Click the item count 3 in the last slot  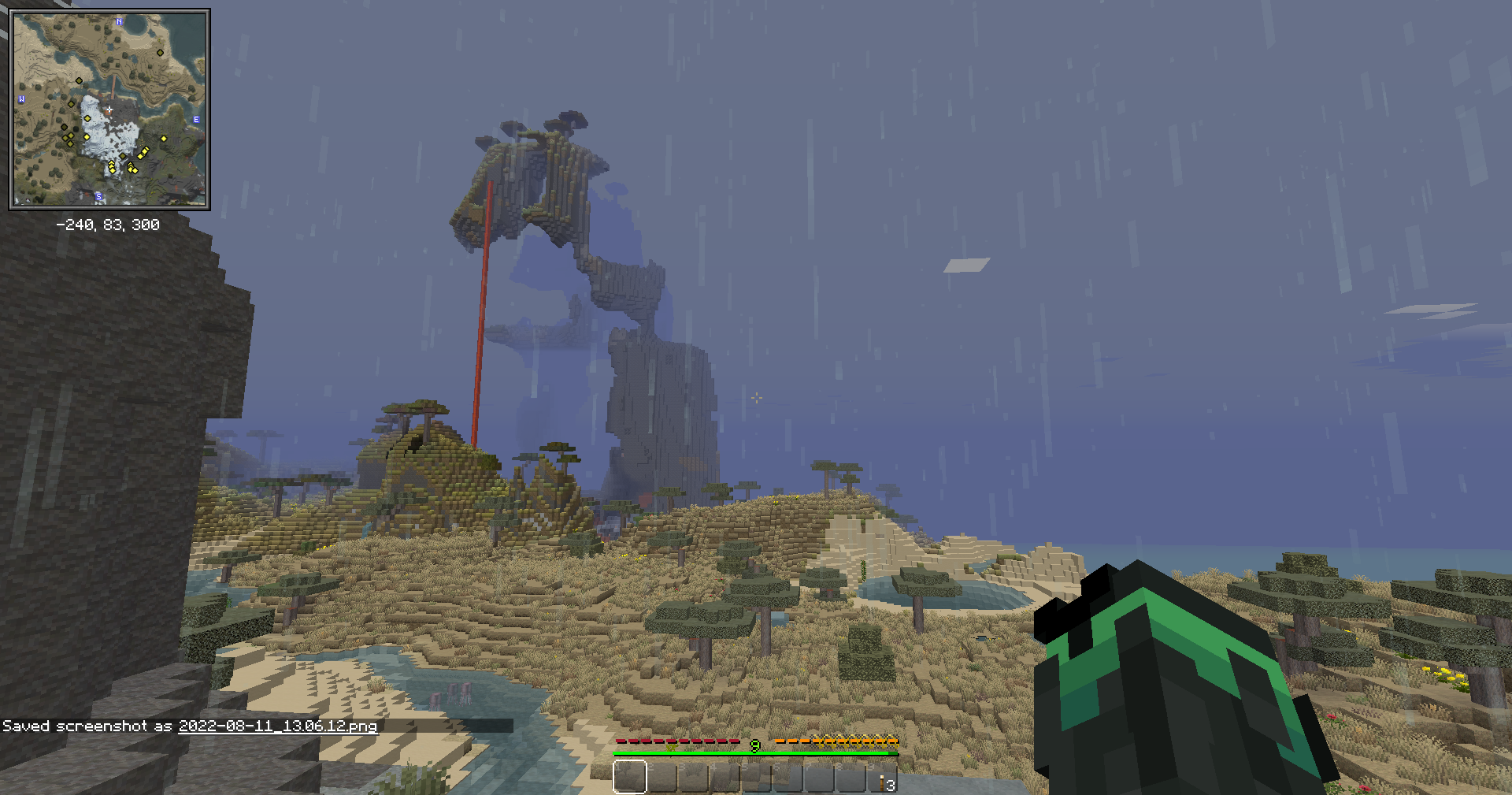click(x=891, y=787)
